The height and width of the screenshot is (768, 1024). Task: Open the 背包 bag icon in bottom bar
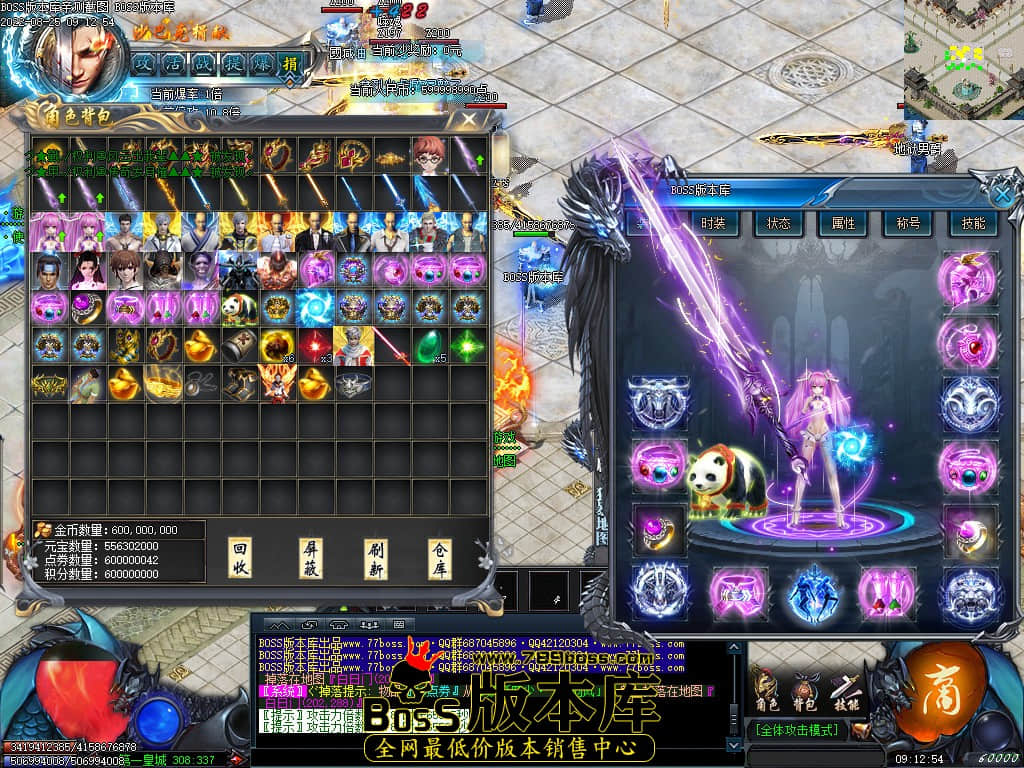tap(805, 688)
